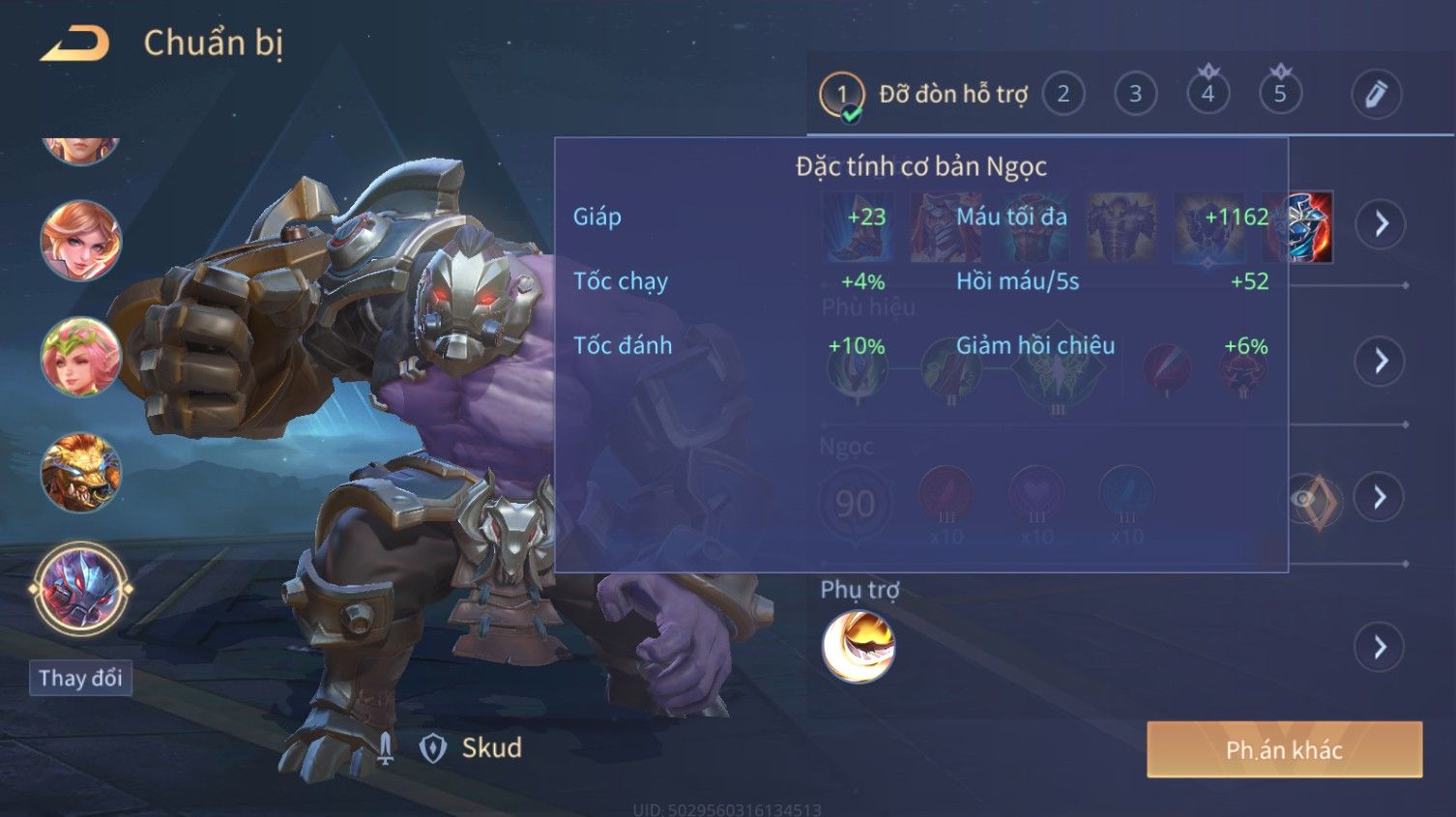Expand the Phụ trợ section arrow
The height and width of the screenshot is (817, 1456).
[x=1381, y=647]
